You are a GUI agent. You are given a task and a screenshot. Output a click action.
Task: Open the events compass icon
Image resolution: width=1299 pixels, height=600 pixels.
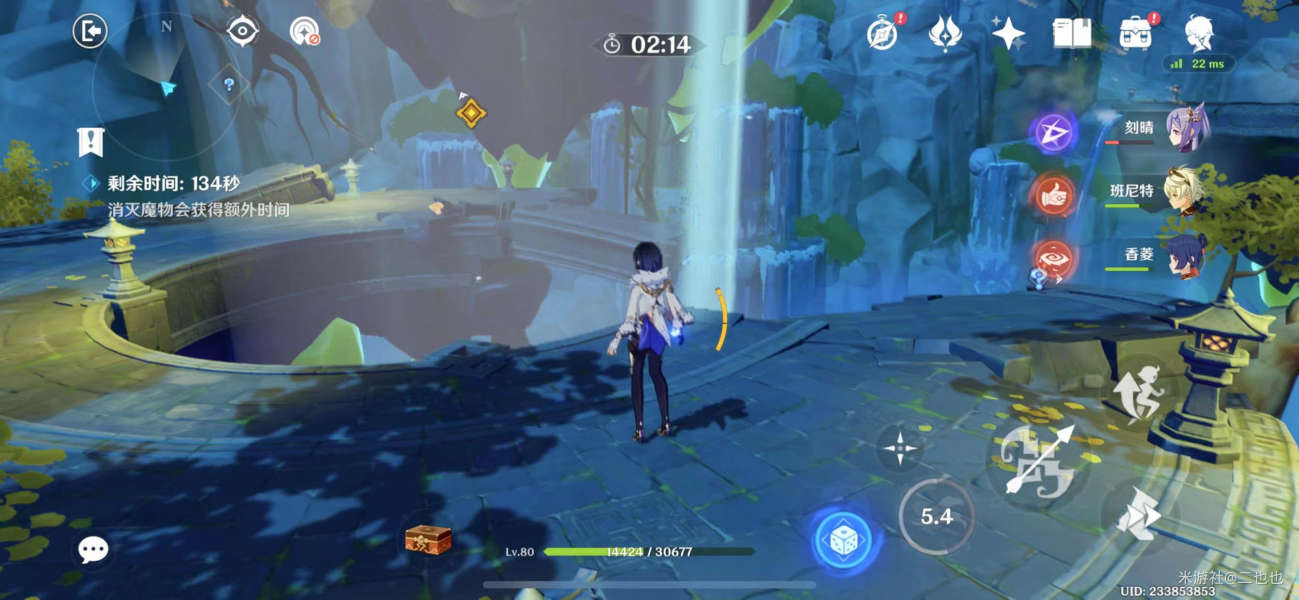(881, 33)
